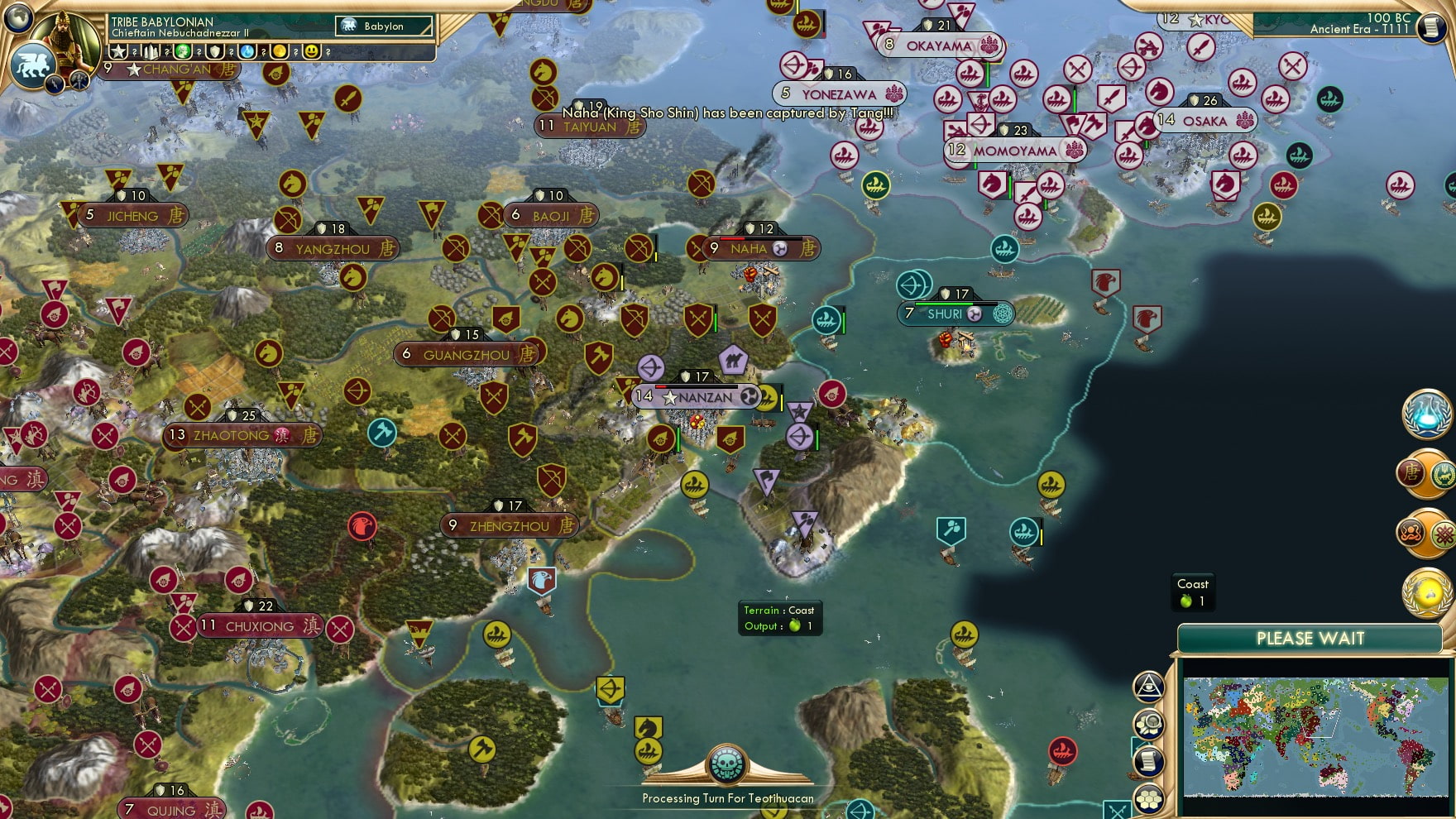Click the blue science droplet indicator

(246, 51)
